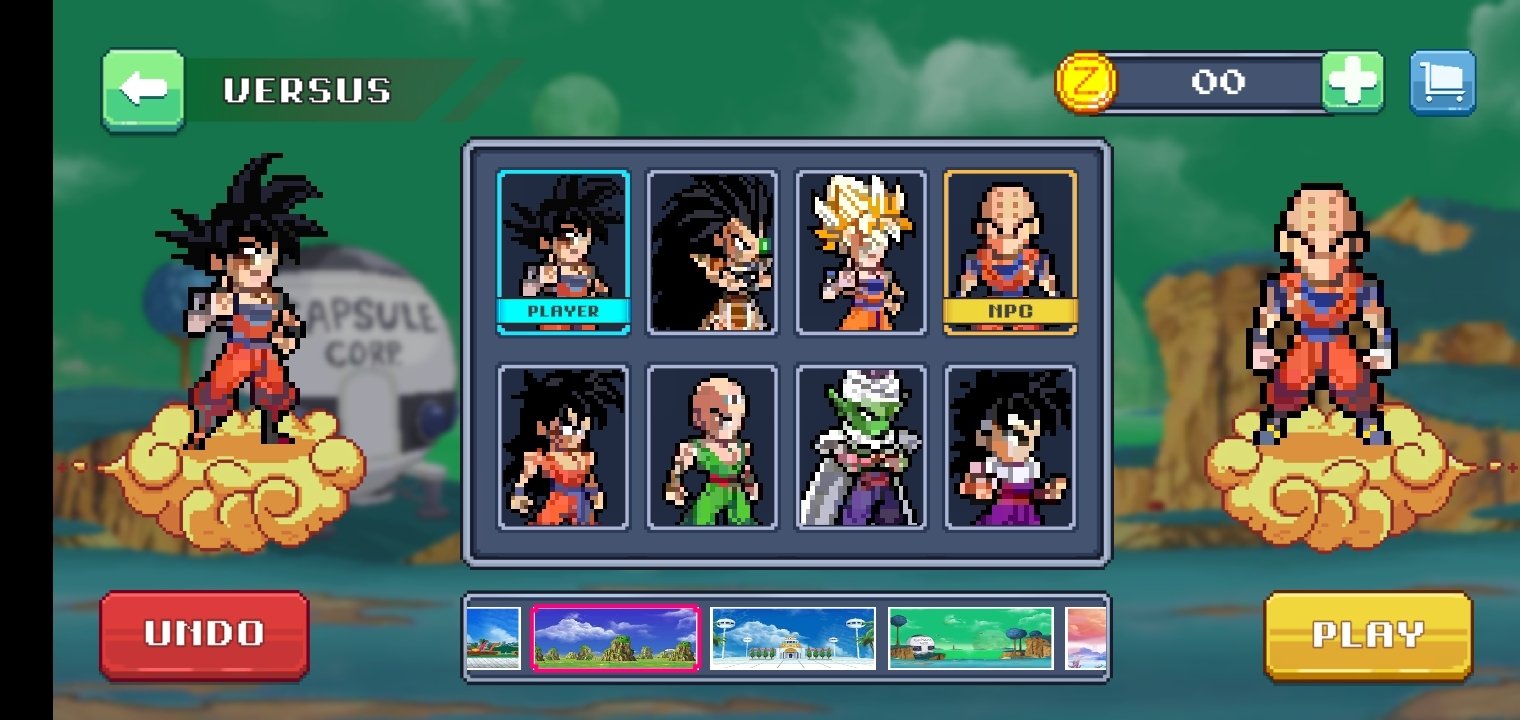Viewport: 1520px width, 720px height.
Task: Start the match with the PLAY button
Action: pyautogui.click(x=1367, y=635)
